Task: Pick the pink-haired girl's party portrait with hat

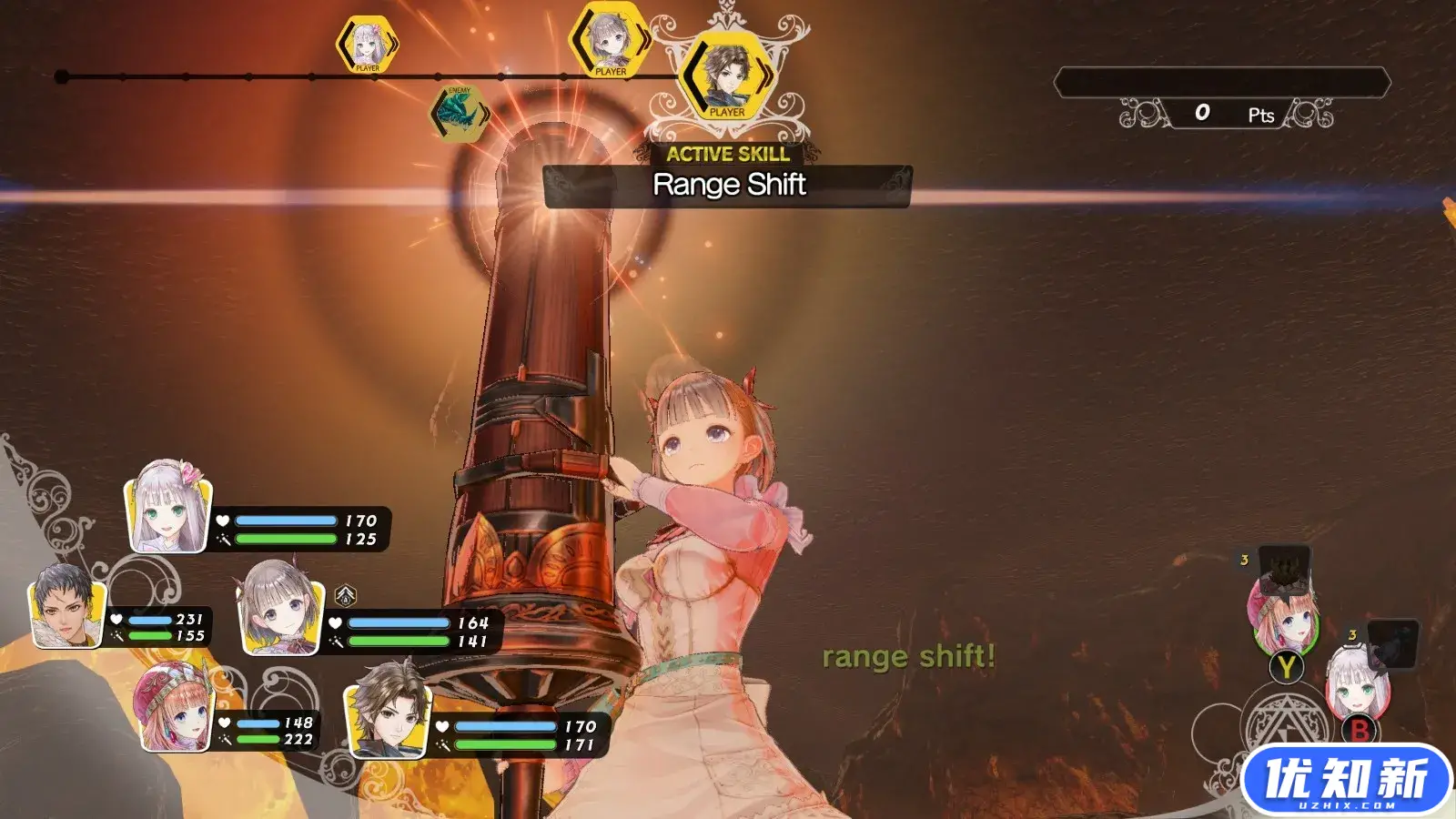Action: [x=176, y=708]
